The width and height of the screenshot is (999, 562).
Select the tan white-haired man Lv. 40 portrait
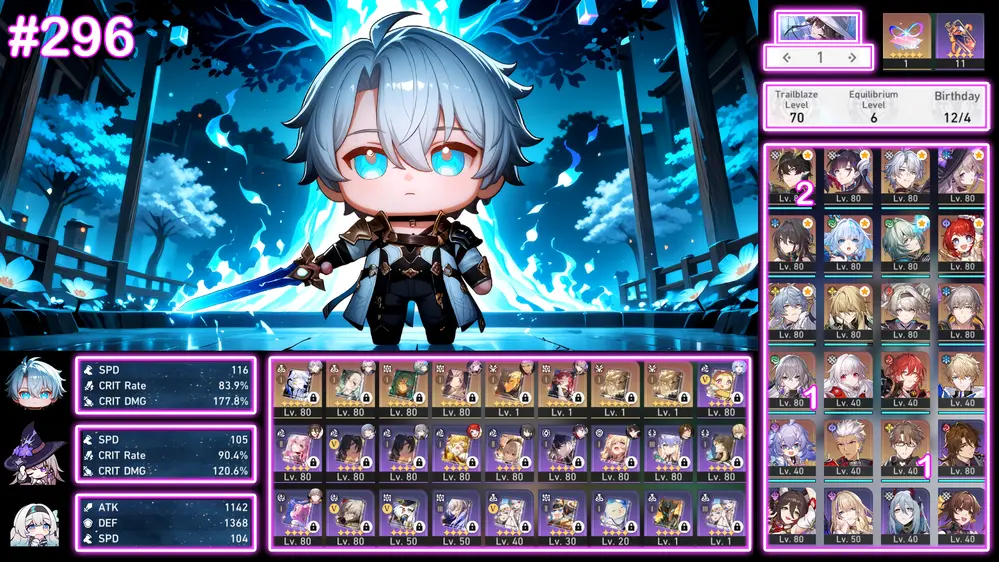tap(849, 445)
